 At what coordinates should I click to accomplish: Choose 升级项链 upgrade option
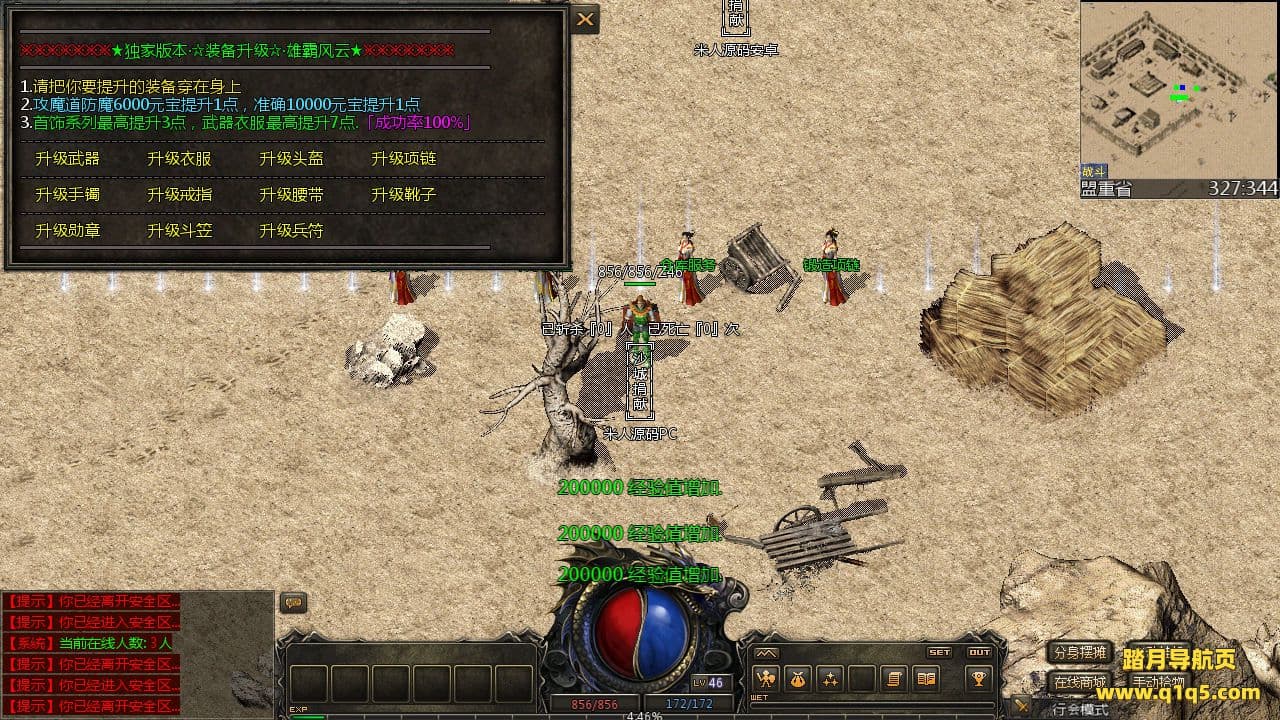404,158
